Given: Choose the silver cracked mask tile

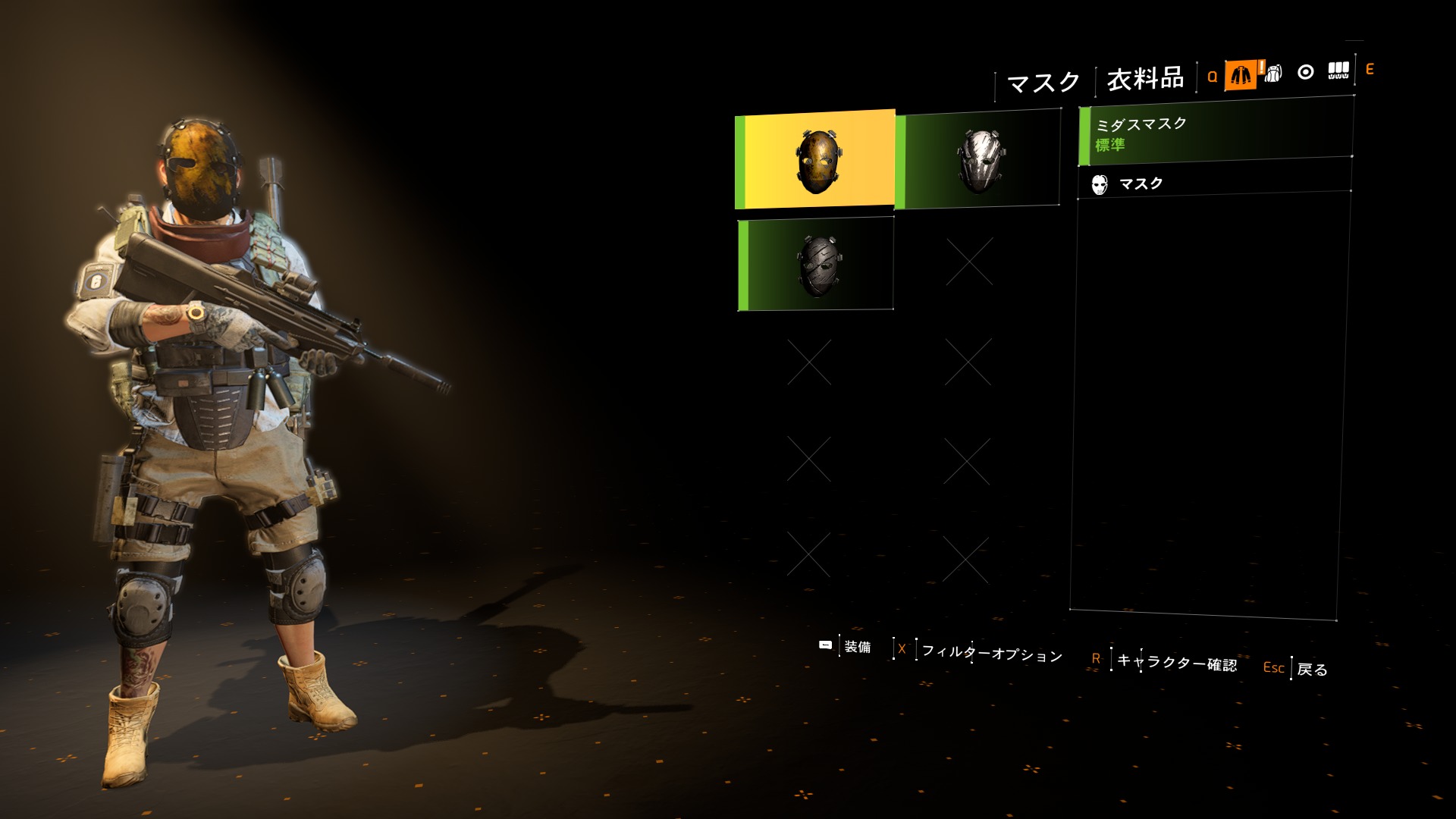Looking at the screenshot, I should [977, 159].
